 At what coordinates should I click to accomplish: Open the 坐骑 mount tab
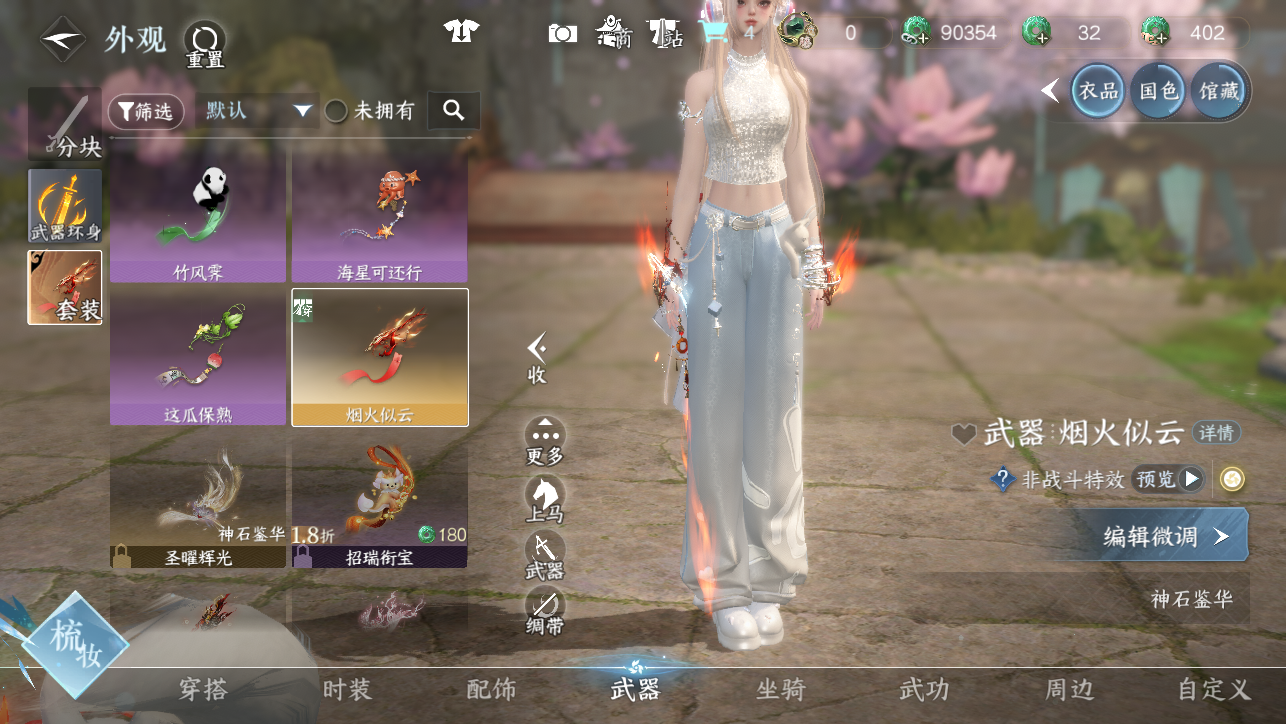click(x=781, y=689)
